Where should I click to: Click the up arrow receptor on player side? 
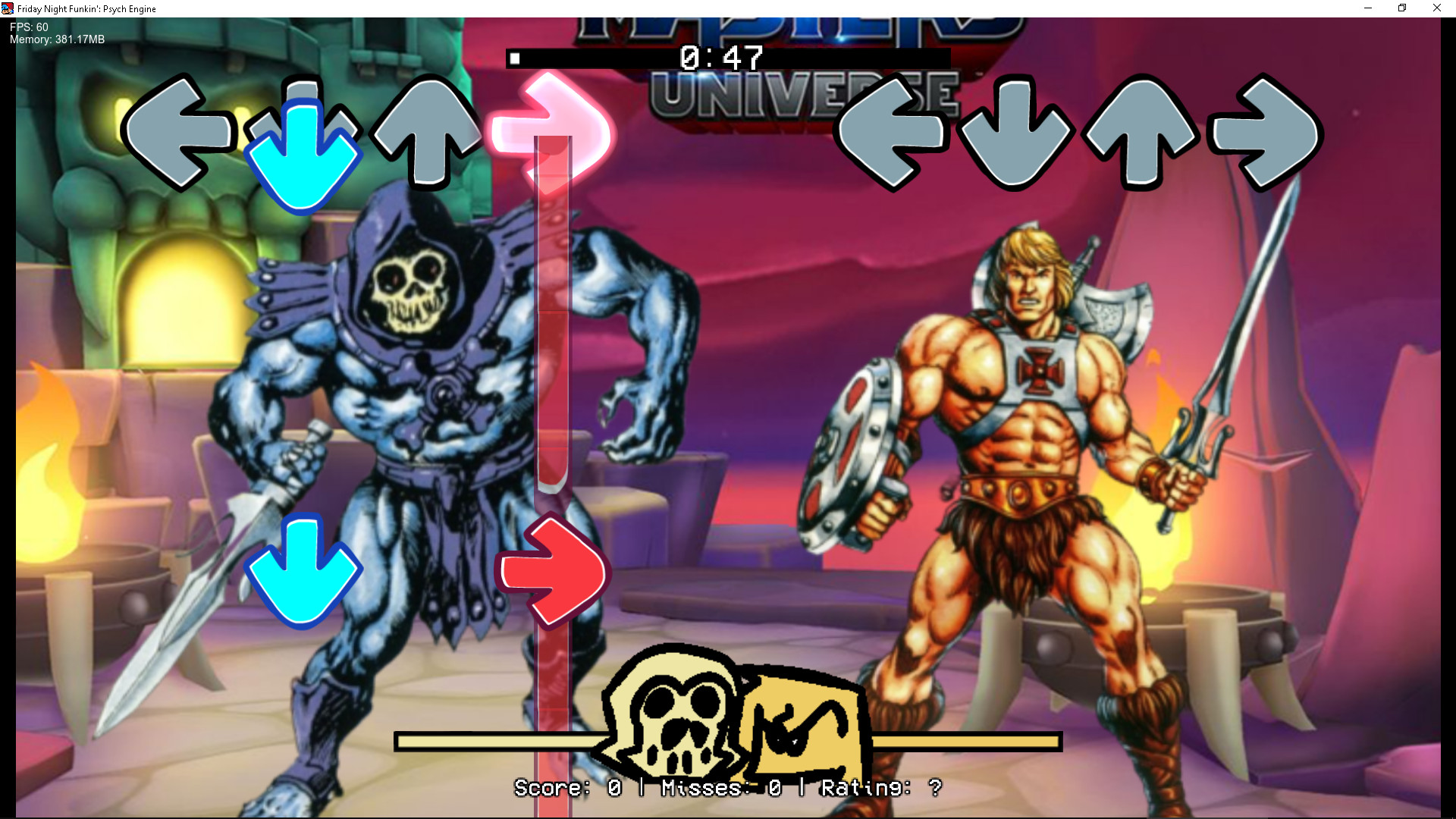1141,136
